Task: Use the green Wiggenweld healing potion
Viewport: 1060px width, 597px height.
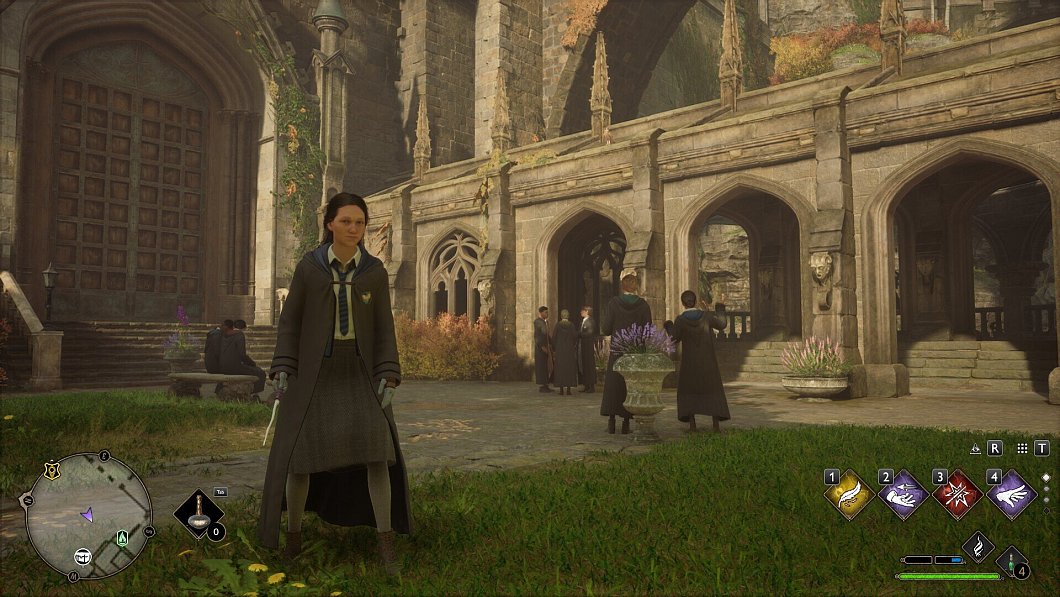Action: [x=1012, y=563]
